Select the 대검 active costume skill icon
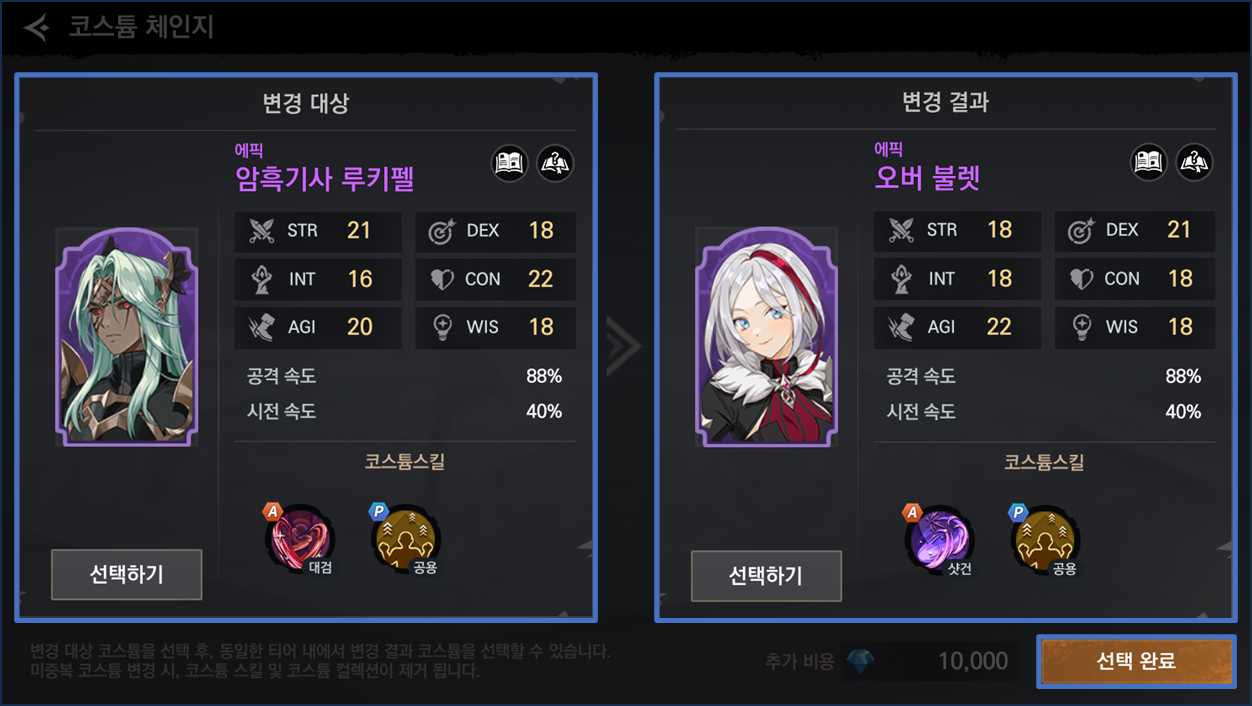The height and width of the screenshot is (706, 1252). (x=299, y=540)
